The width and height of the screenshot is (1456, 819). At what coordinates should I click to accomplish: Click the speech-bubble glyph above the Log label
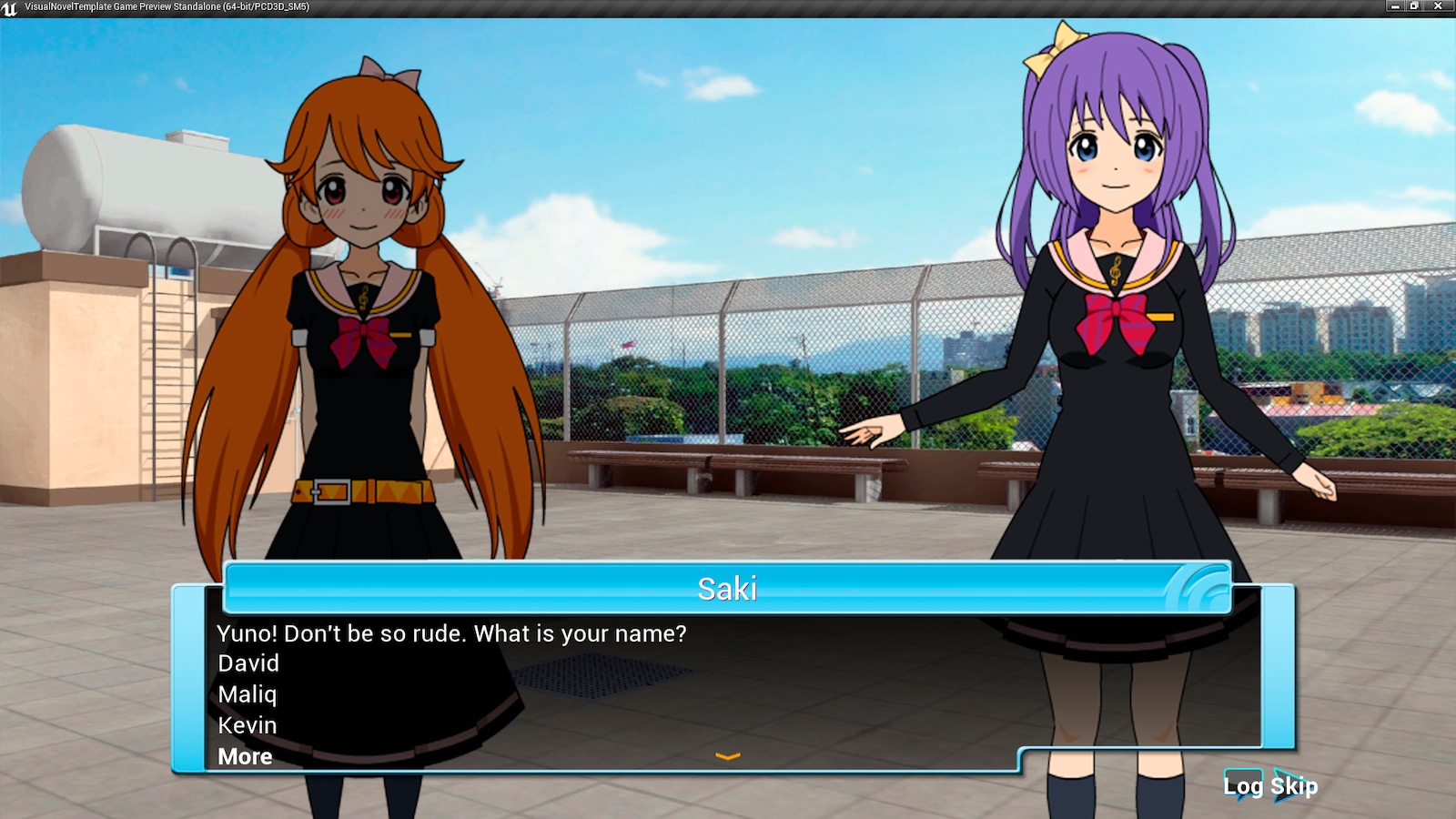pyautogui.click(x=1243, y=775)
